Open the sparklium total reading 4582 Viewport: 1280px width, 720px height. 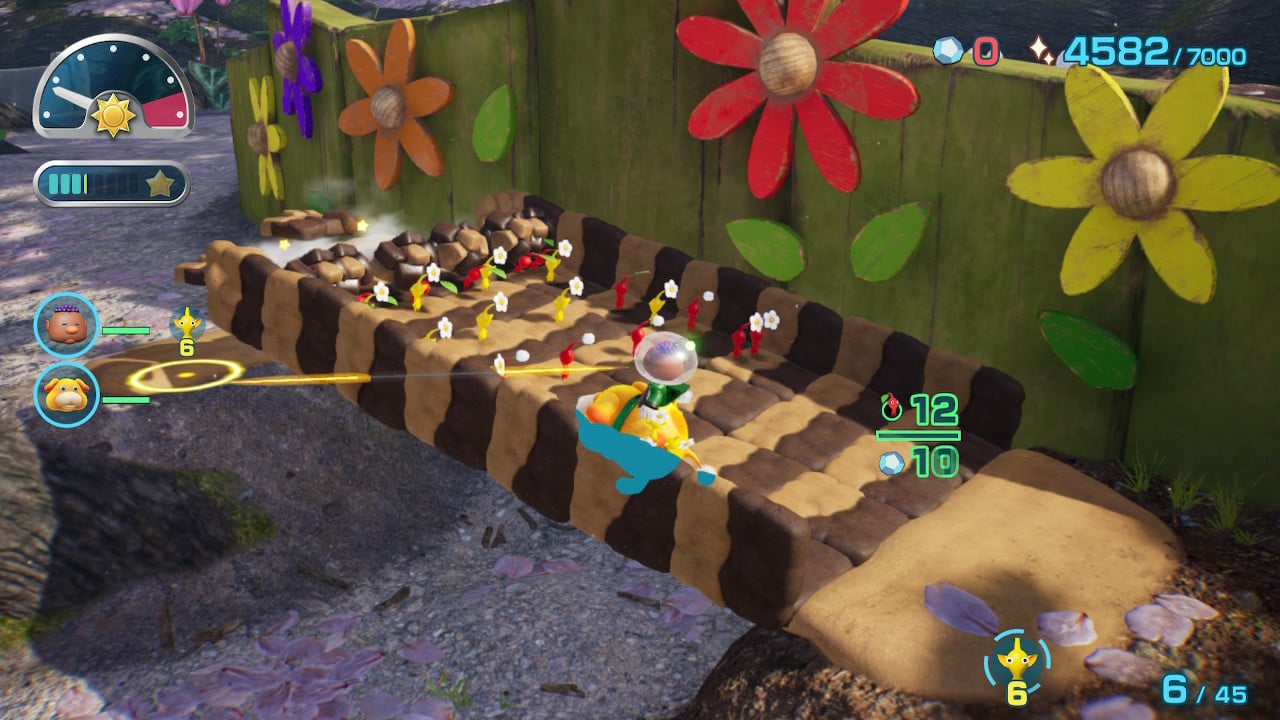[1120, 48]
